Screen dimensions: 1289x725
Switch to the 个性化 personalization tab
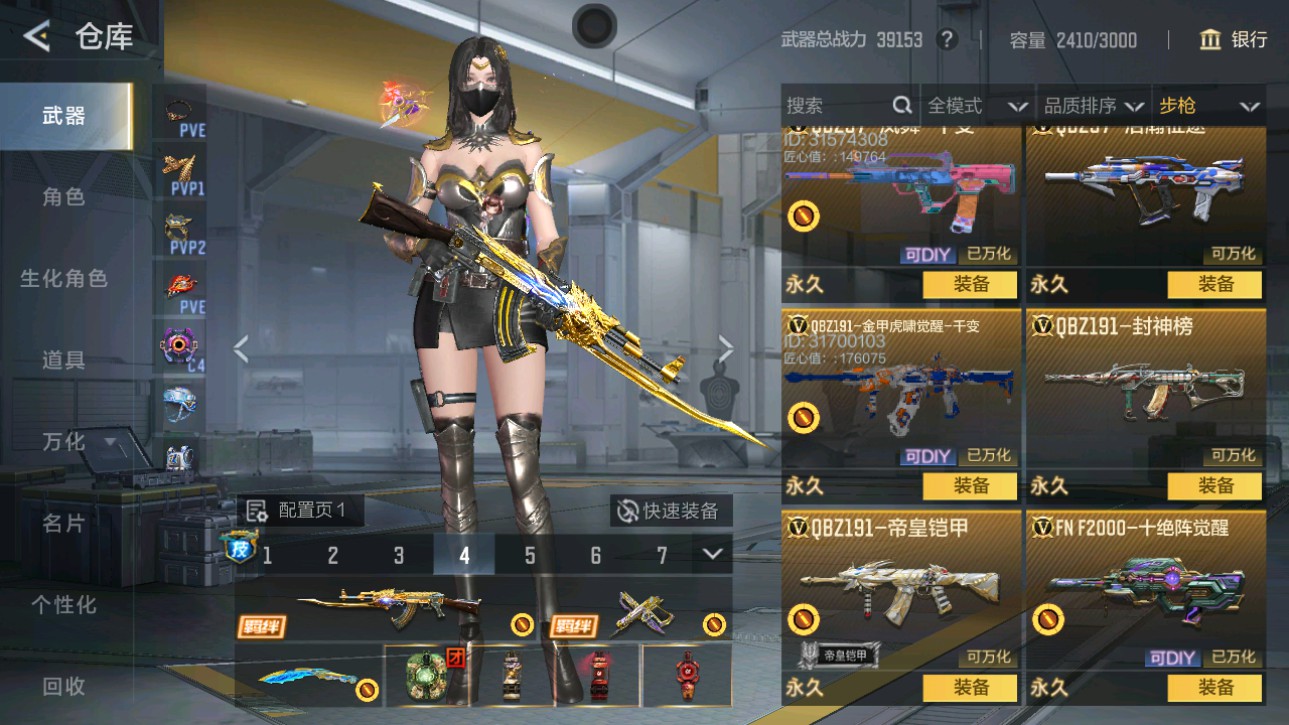(x=63, y=605)
